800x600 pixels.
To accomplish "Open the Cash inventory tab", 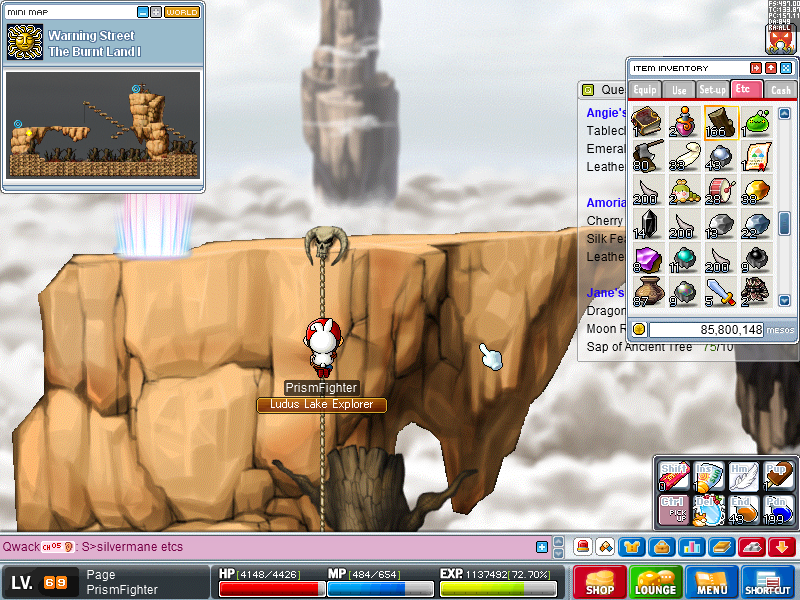I will (x=780, y=90).
